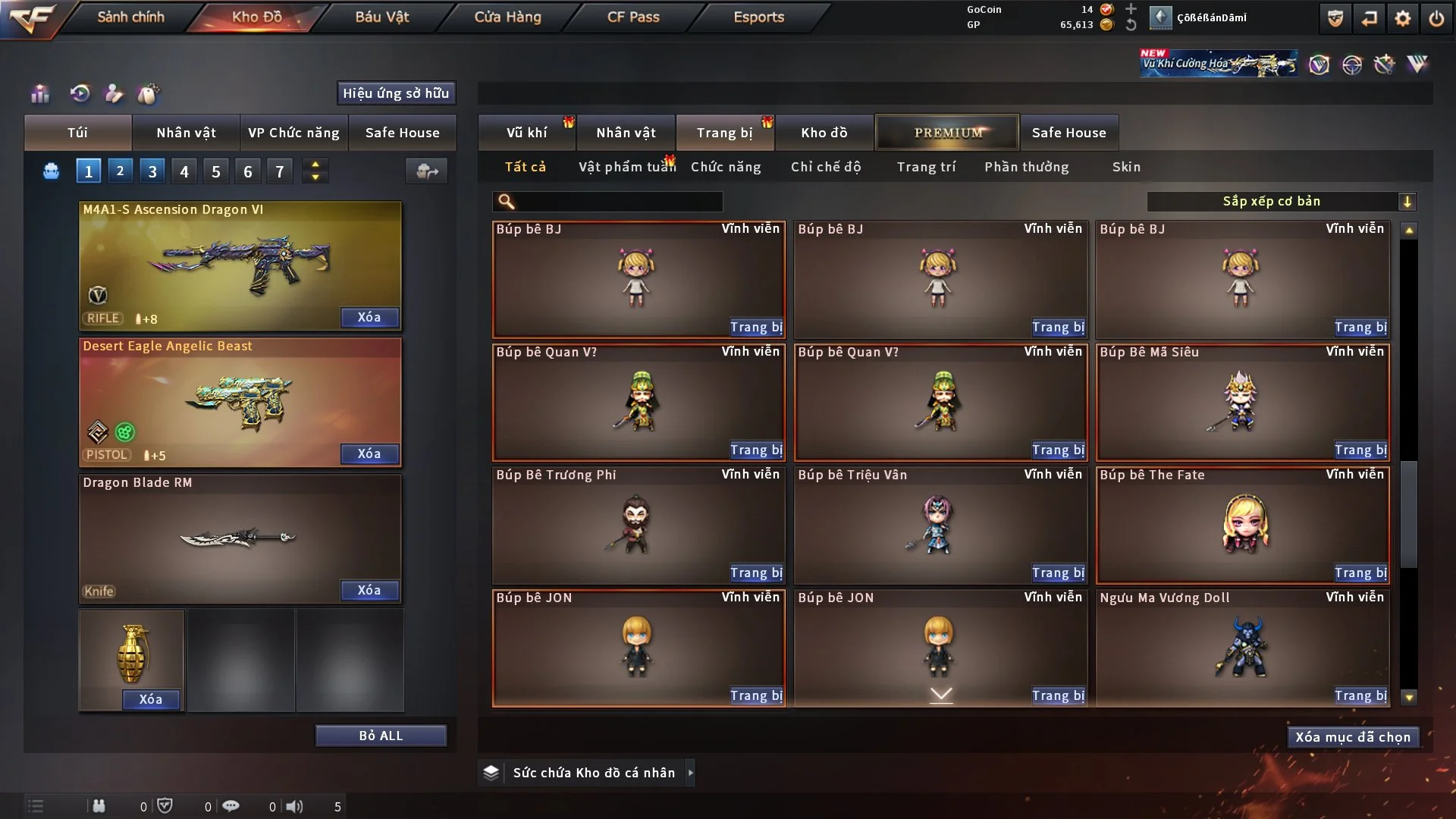Select the PREMIUM inventory tab
The height and width of the screenshot is (819, 1456).
coord(947,133)
